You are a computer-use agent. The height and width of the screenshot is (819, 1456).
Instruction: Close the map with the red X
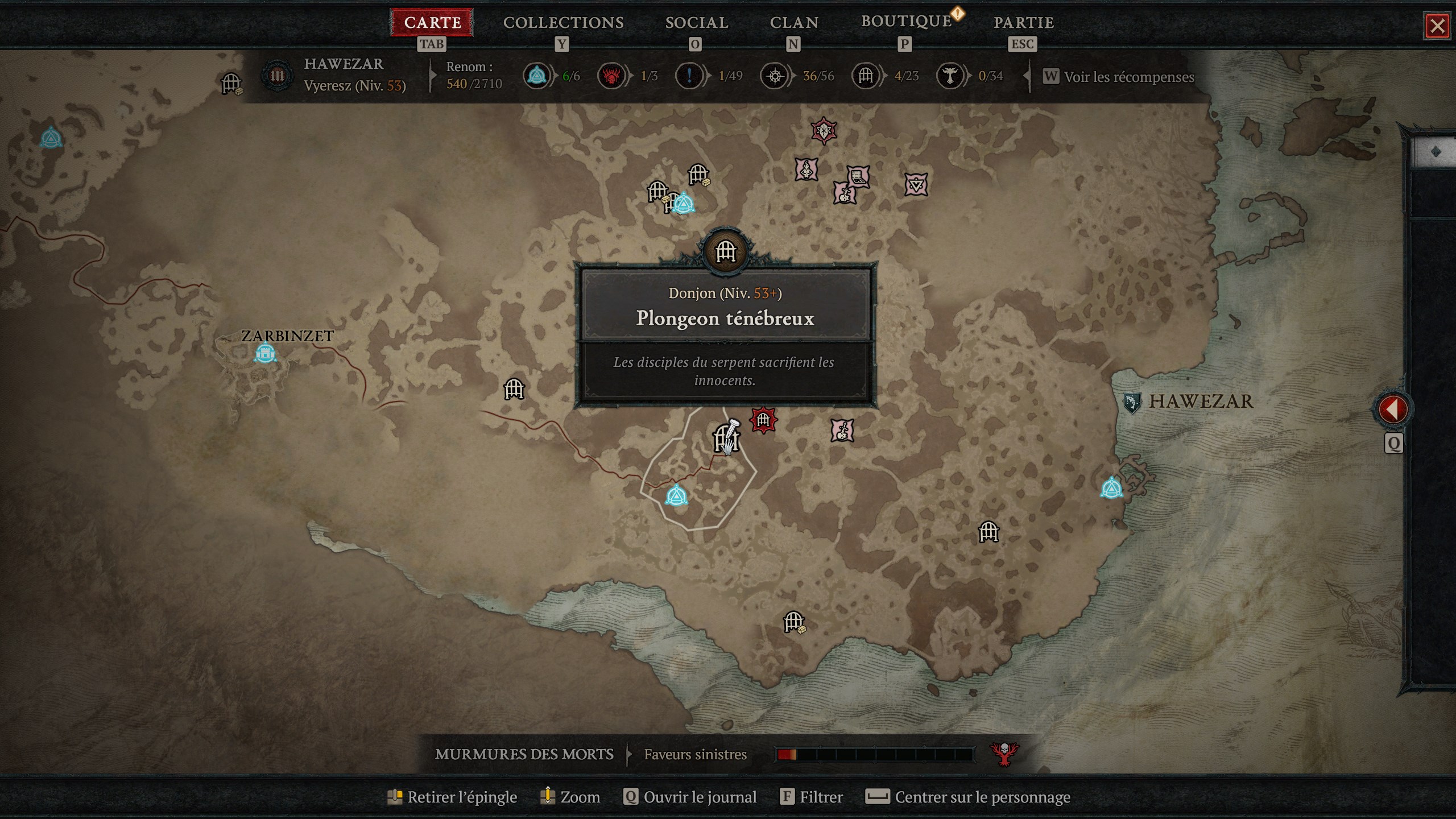[x=1437, y=26]
